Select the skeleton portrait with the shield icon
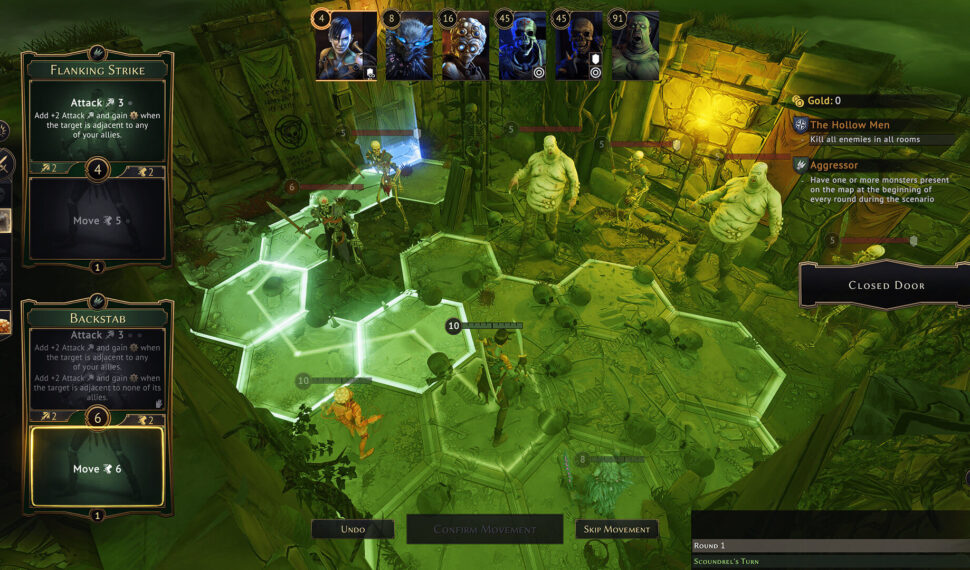The width and height of the screenshot is (970, 570). (x=579, y=46)
